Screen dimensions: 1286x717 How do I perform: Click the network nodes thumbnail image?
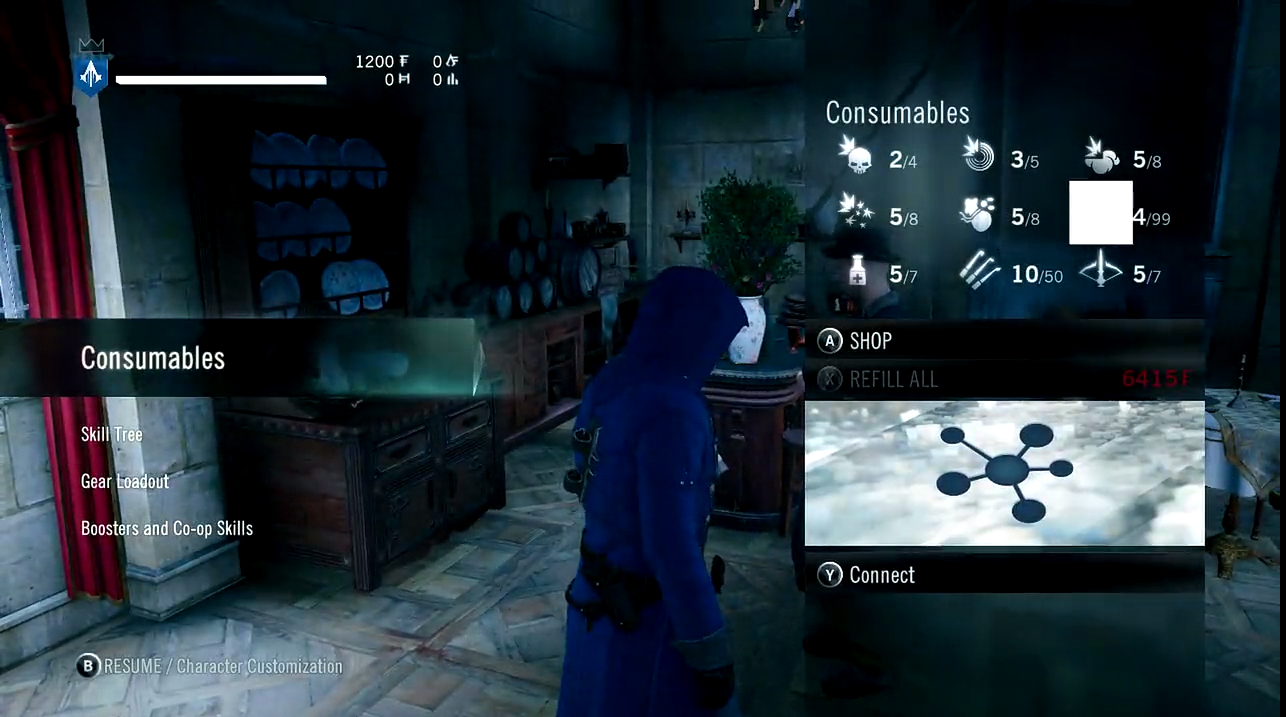(1004, 473)
